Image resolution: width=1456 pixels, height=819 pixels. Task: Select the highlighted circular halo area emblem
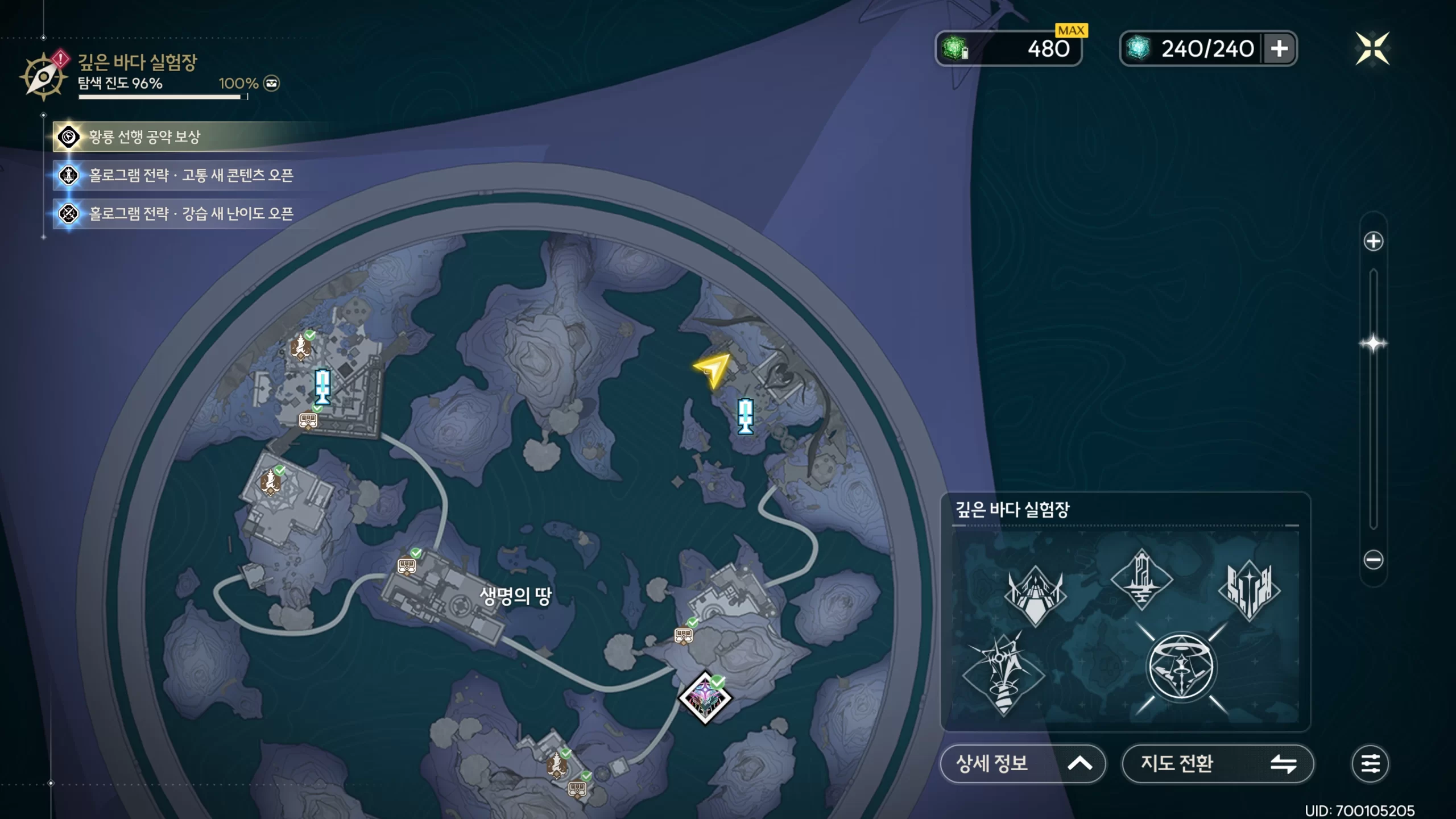point(1181,668)
